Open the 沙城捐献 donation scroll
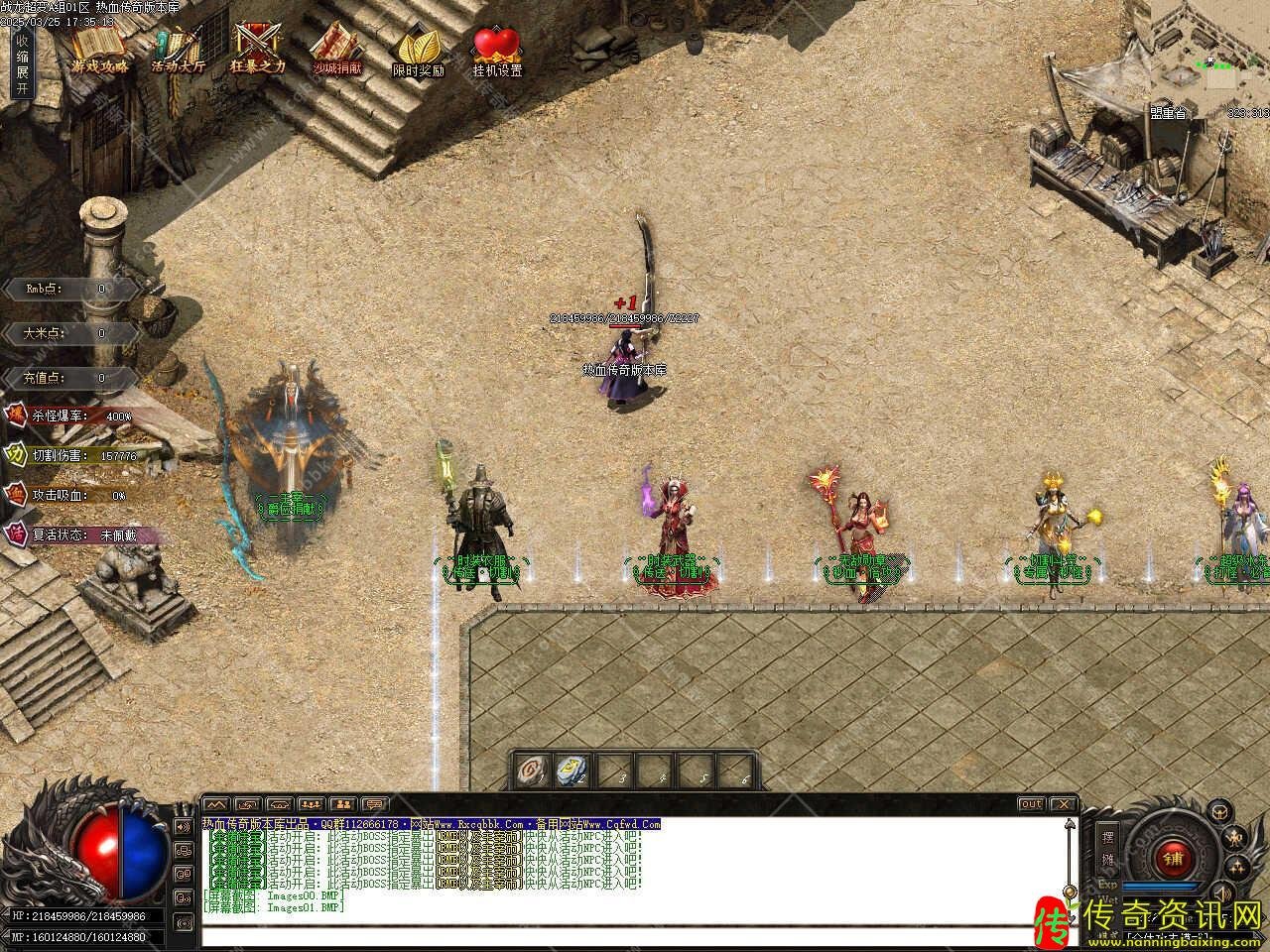The height and width of the screenshot is (952, 1270). [337, 48]
